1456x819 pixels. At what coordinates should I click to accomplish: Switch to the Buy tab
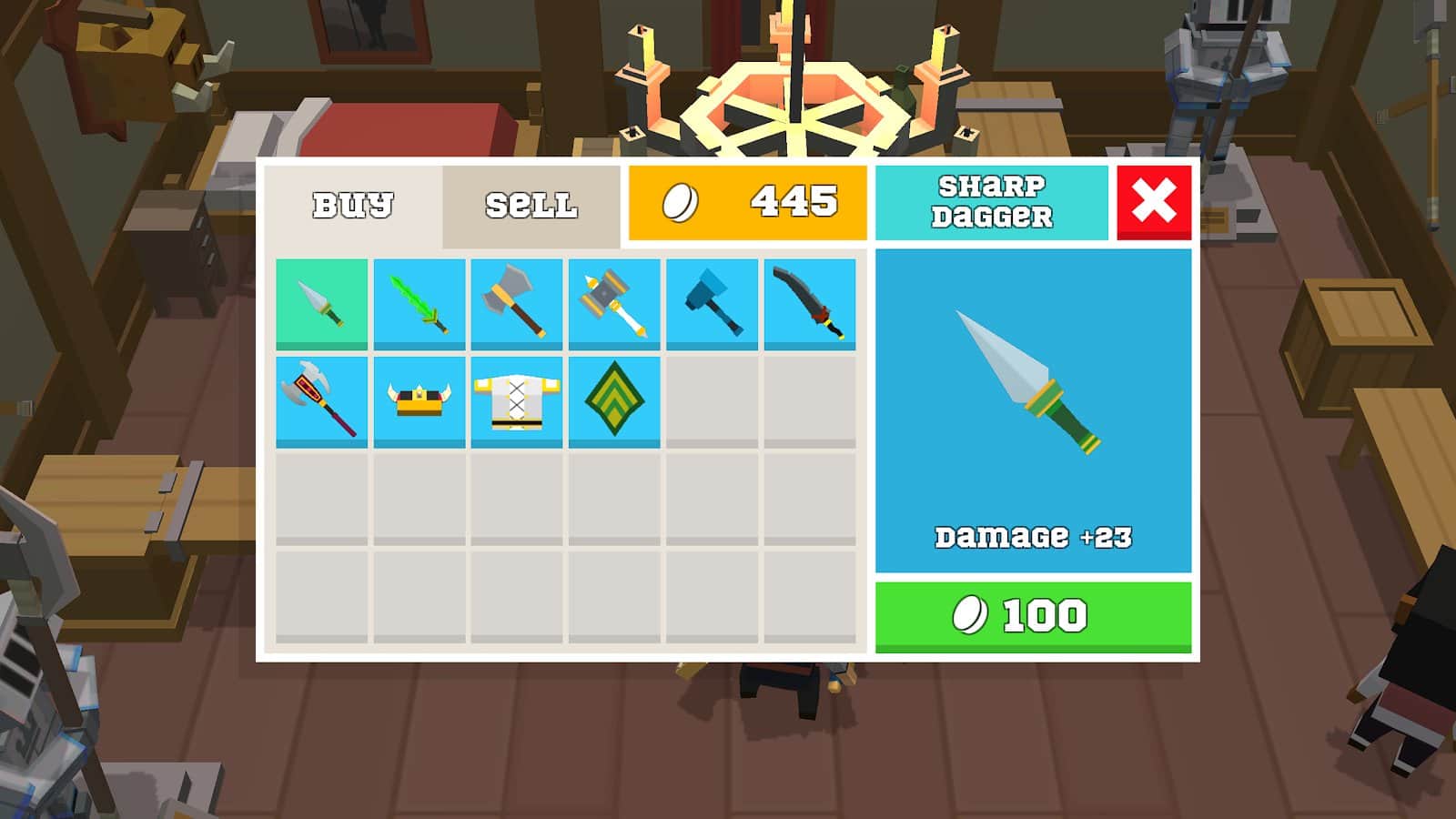pyautogui.click(x=352, y=205)
